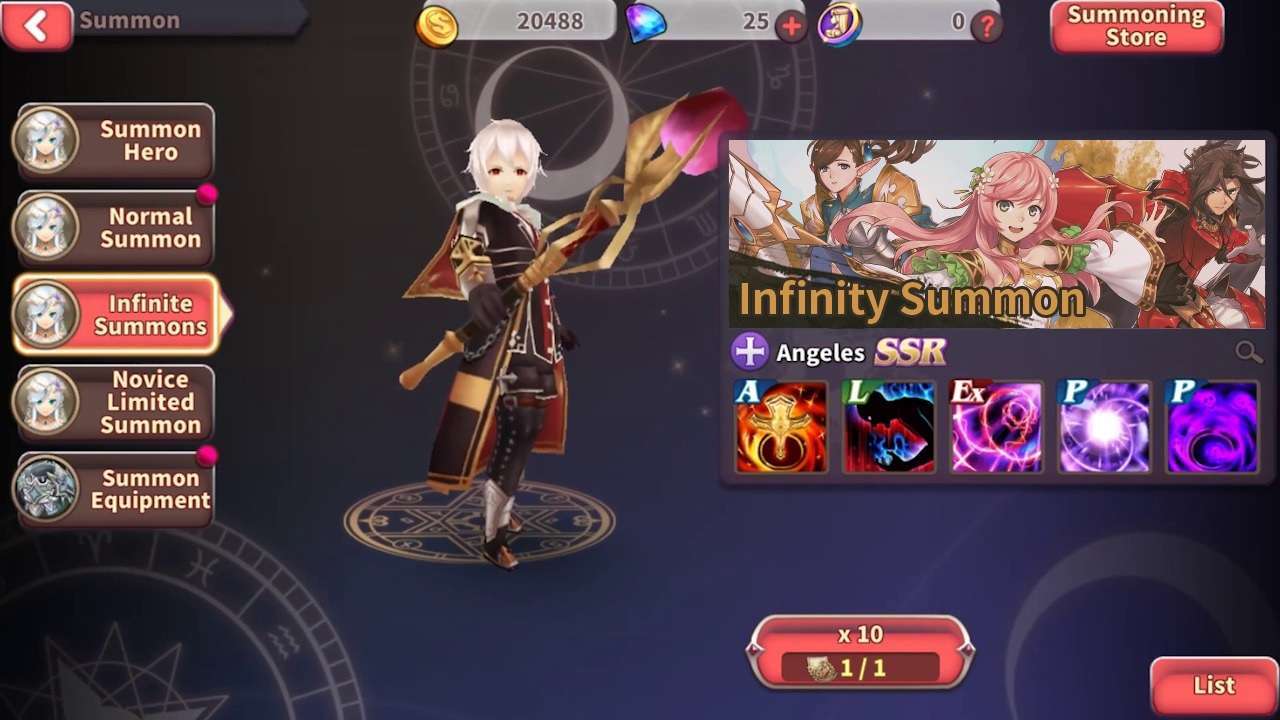Image resolution: width=1280 pixels, height=720 pixels.
Task: Select the Normal Summon tab
Action: click(114, 228)
